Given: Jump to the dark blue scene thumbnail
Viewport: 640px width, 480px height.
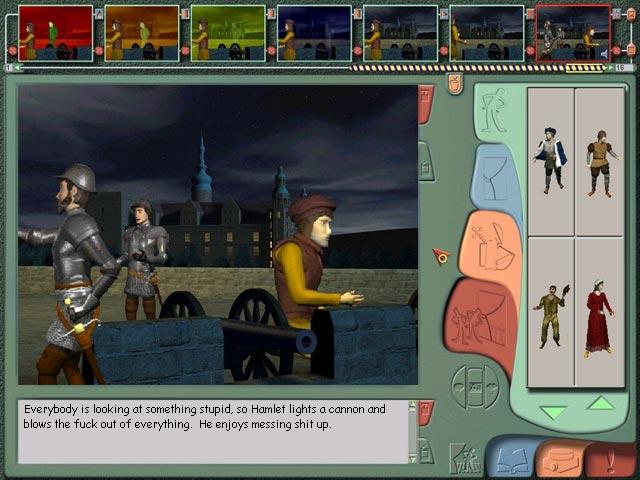Looking at the screenshot, I should click(x=313, y=33).
